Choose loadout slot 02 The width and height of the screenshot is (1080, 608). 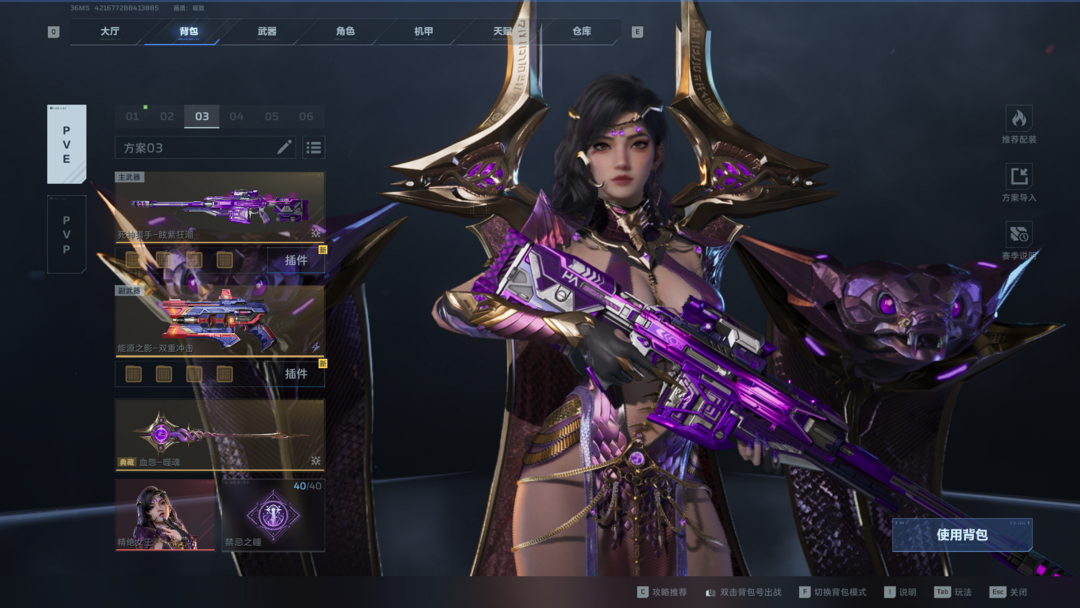click(x=167, y=116)
